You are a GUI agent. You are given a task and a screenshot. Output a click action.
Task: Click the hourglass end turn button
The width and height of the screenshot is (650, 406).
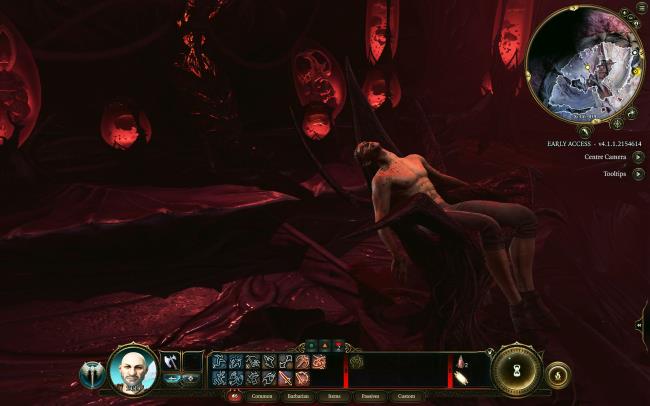tap(517, 372)
